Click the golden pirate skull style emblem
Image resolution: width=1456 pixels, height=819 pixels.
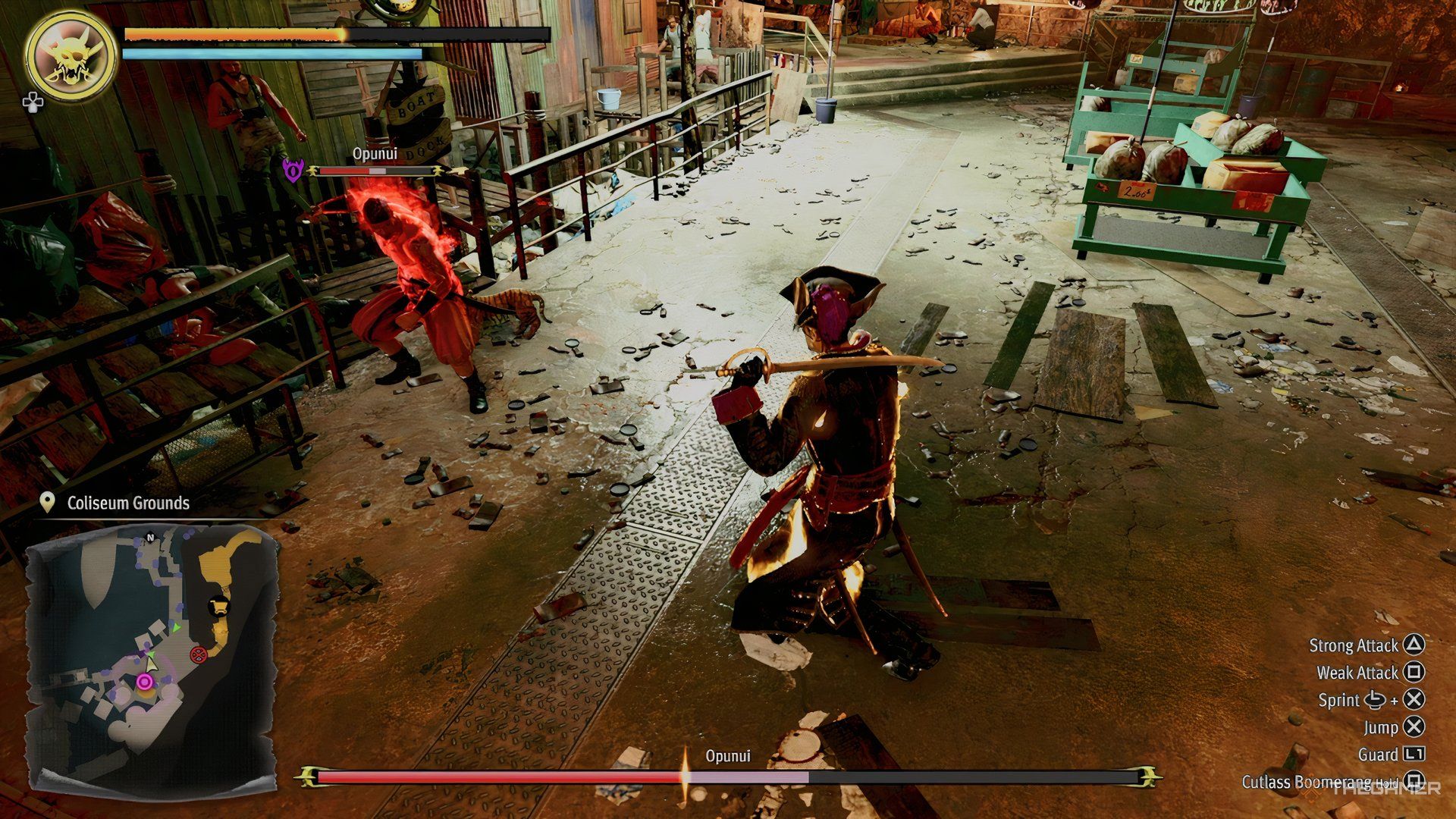[71, 55]
